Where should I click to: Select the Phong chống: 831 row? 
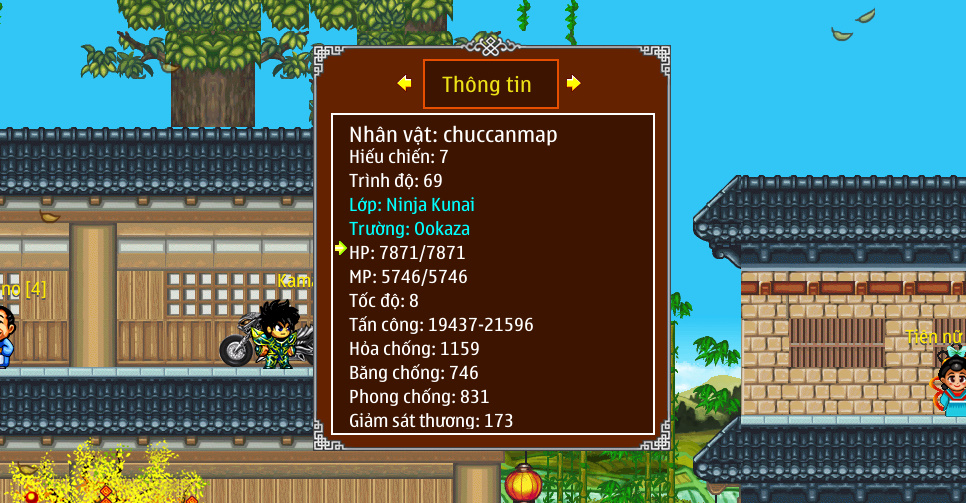(x=419, y=397)
